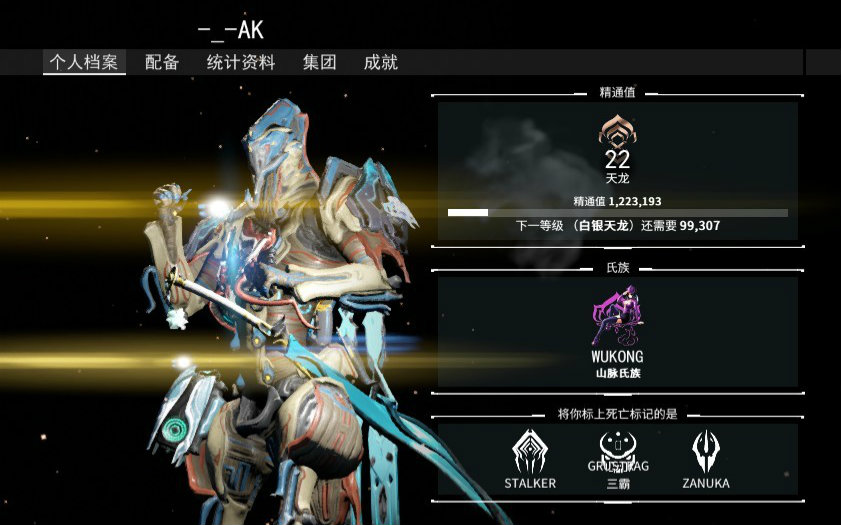Open the 配备 tab
Screen dimensions: 841x525
(x=162, y=62)
